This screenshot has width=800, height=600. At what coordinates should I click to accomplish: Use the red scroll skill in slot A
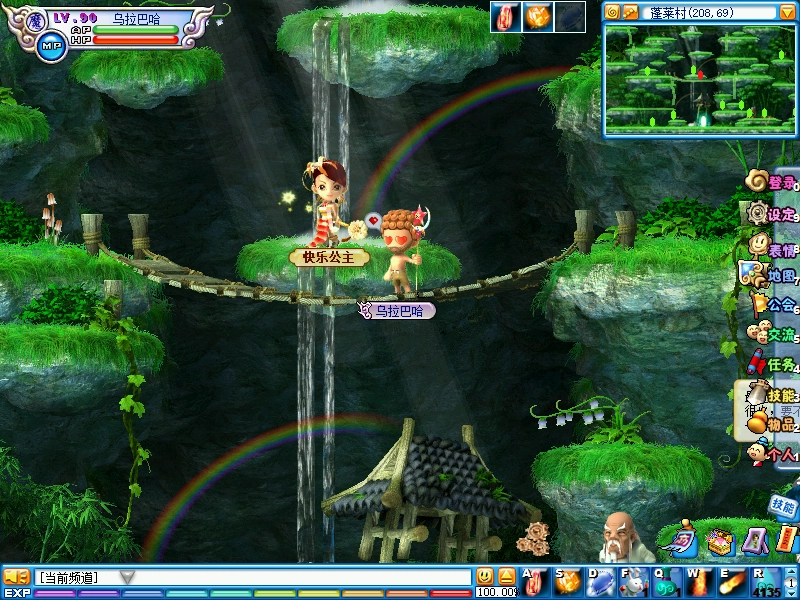[536, 579]
